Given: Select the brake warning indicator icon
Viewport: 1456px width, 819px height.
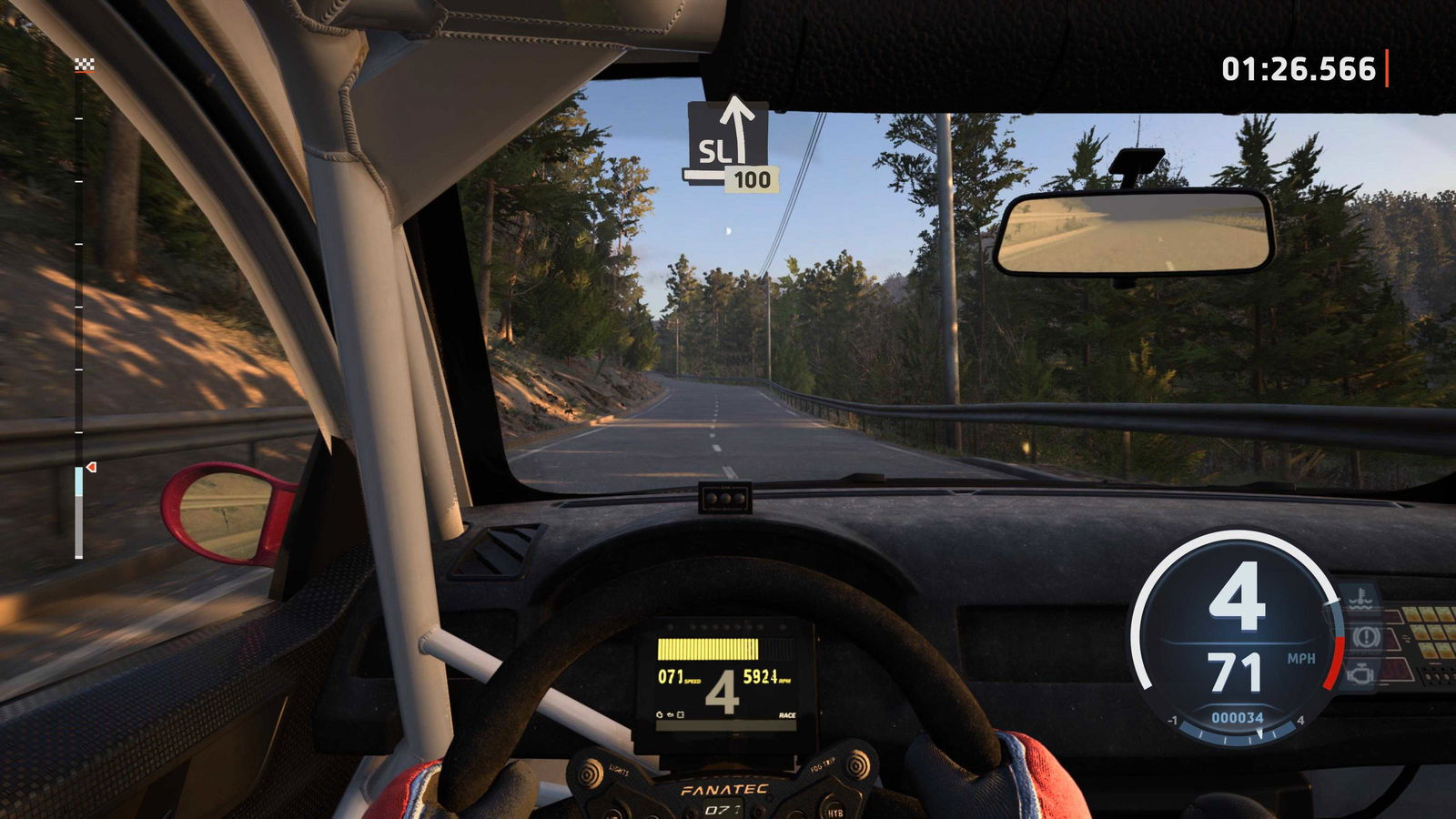Looking at the screenshot, I should (1362, 636).
